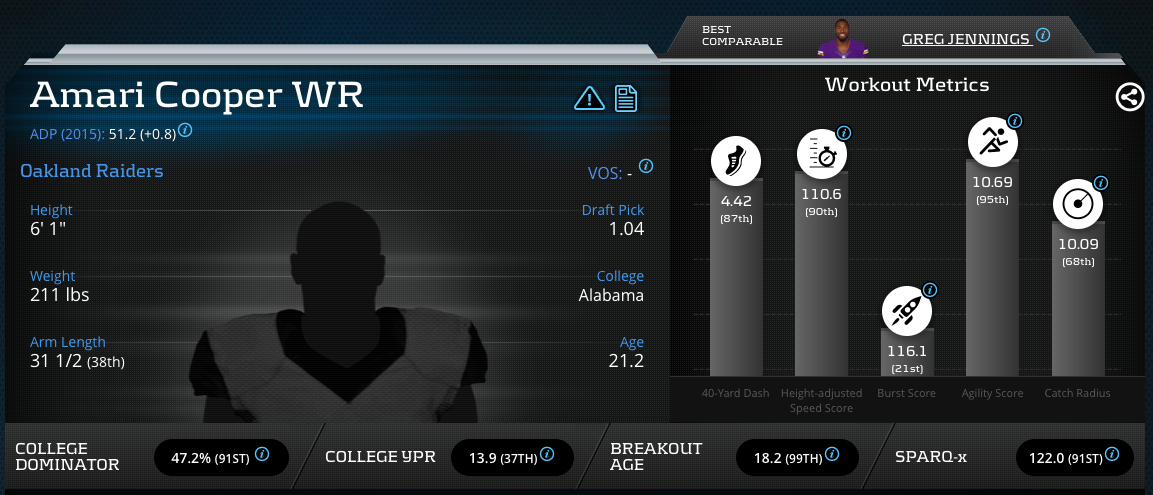Select the 40-Yard Dash shoe icon
The image size is (1153, 495).
pos(735,160)
